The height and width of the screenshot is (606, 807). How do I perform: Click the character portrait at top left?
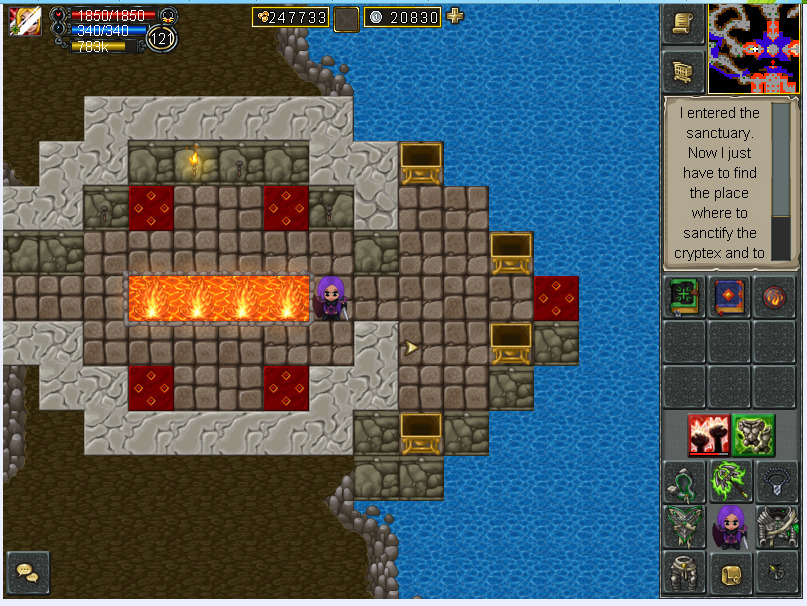coord(24,21)
